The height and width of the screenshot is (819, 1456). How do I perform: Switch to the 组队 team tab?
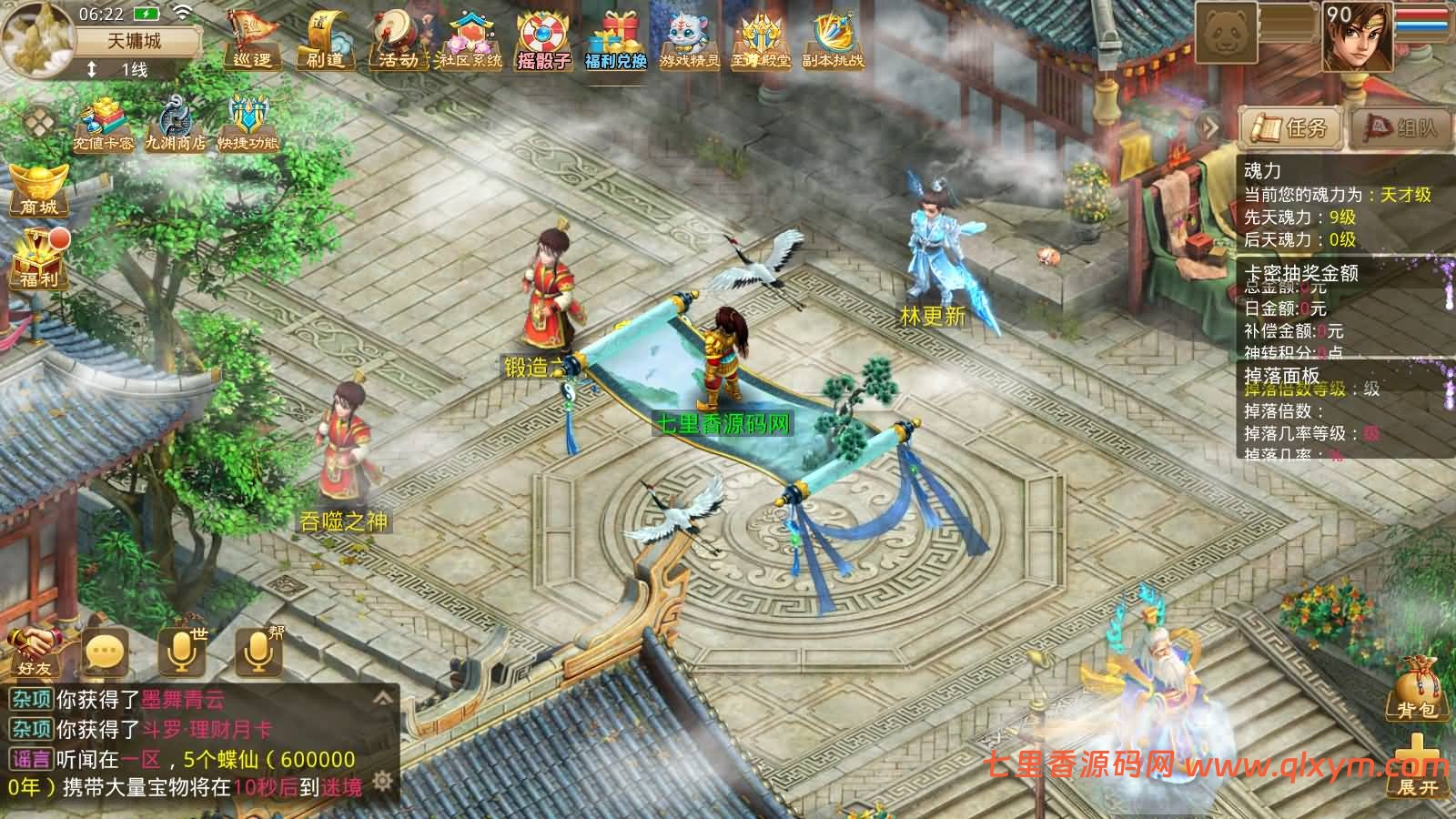coord(1399,127)
